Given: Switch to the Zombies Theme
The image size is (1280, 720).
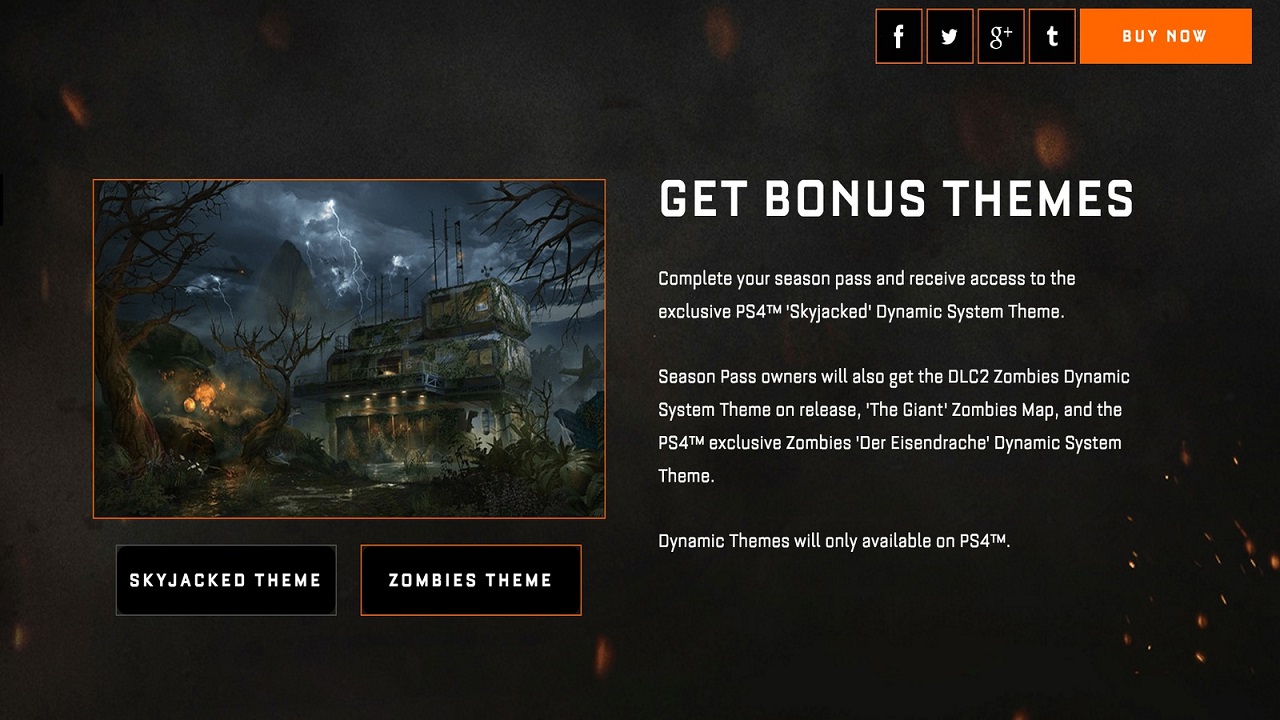Looking at the screenshot, I should tap(470, 580).
